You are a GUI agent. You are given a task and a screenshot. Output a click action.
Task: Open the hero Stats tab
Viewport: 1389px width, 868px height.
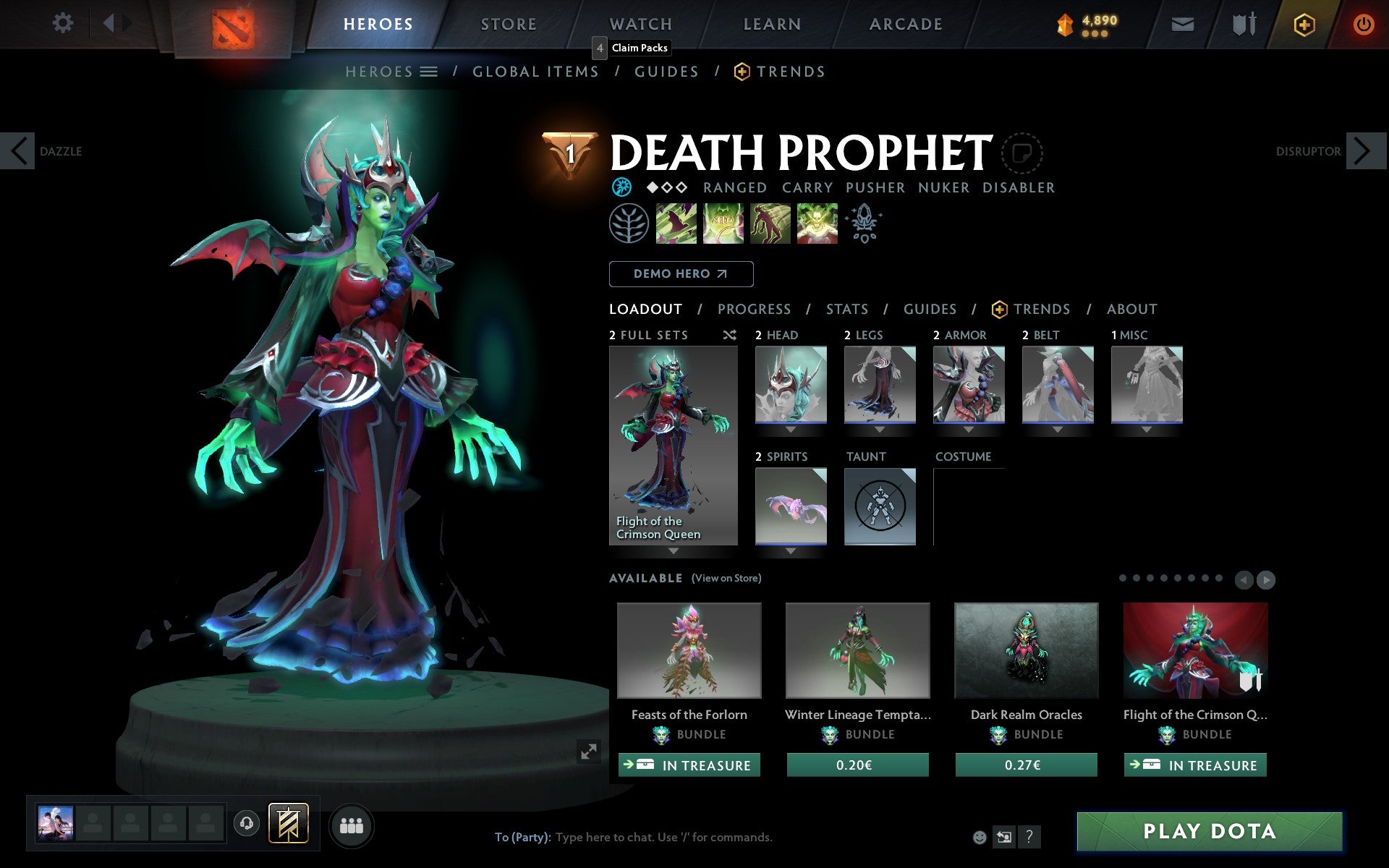(846, 310)
